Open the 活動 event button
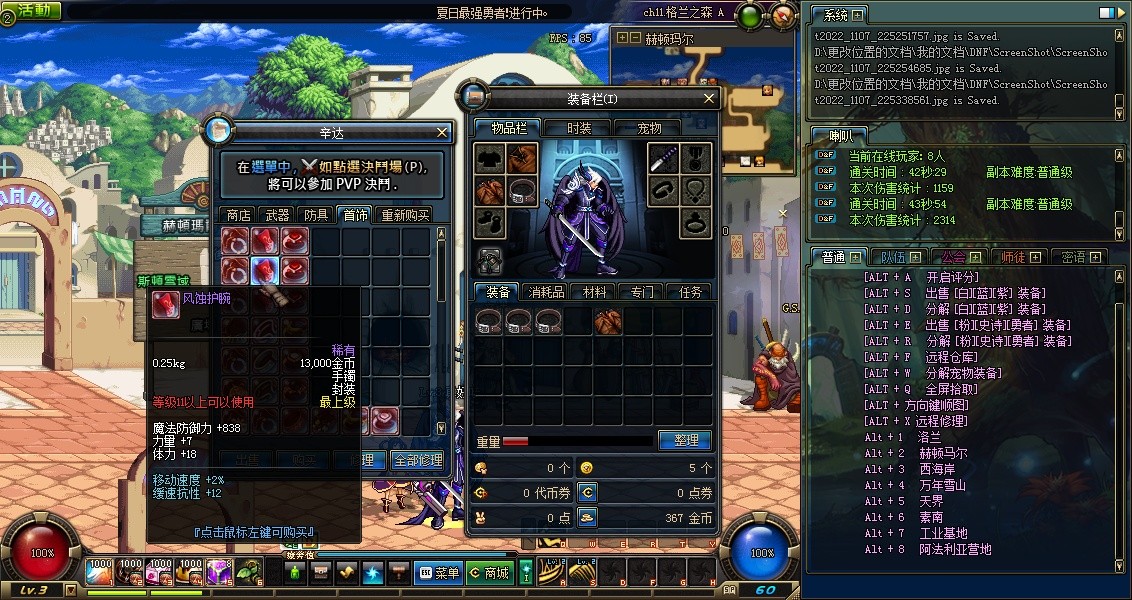 [32, 10]
